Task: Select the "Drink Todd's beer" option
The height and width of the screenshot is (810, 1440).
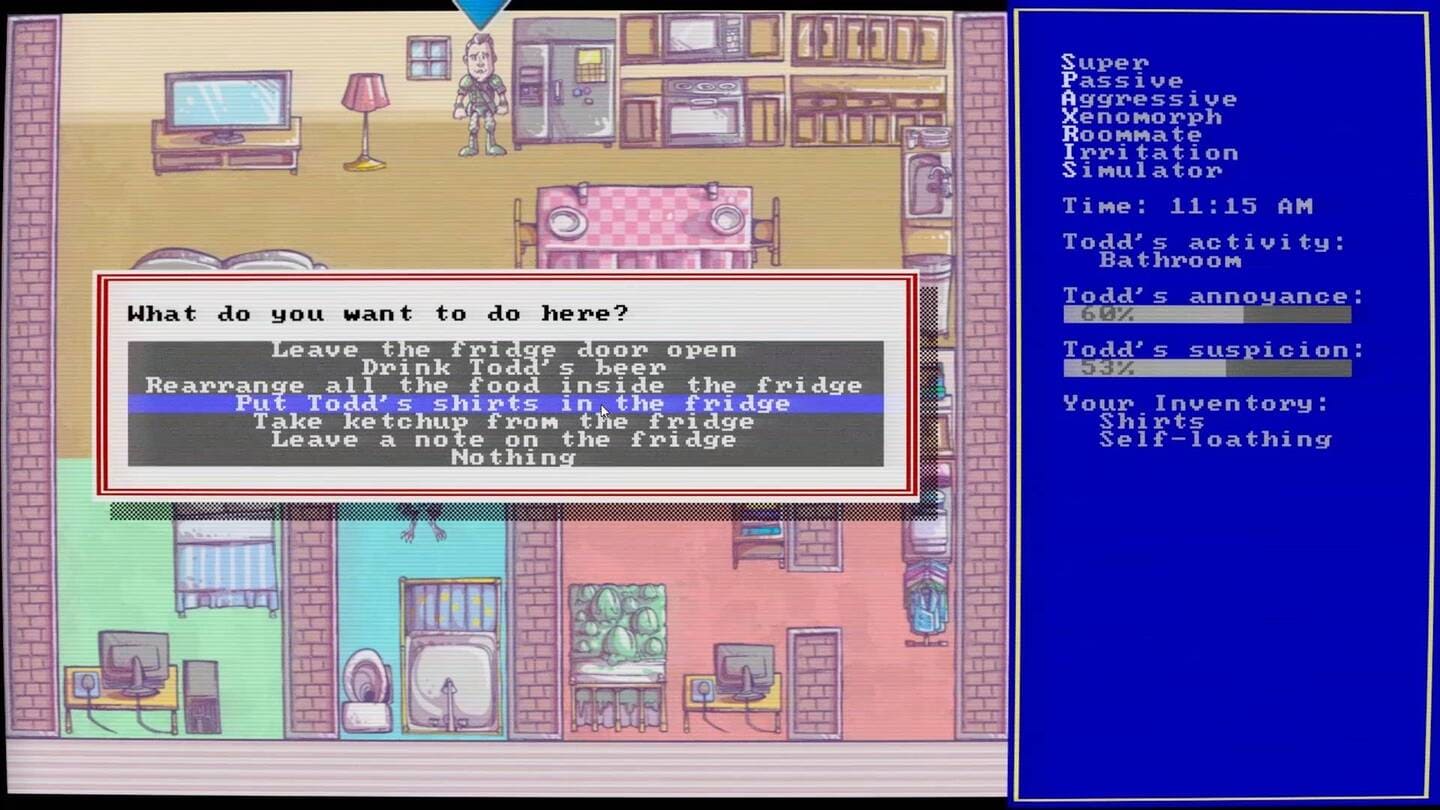Action: (504, 368)
